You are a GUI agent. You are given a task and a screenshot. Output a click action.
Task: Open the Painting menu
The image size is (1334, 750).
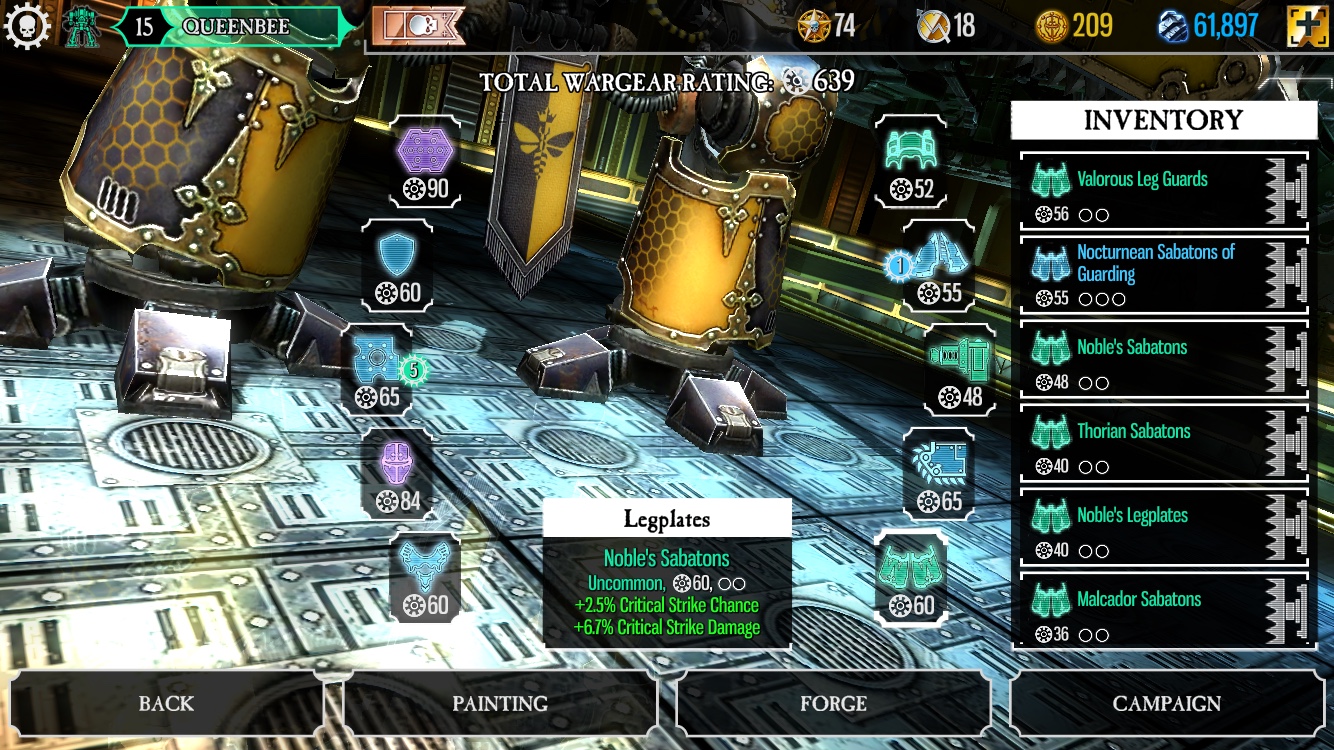(x=500, y=704)
